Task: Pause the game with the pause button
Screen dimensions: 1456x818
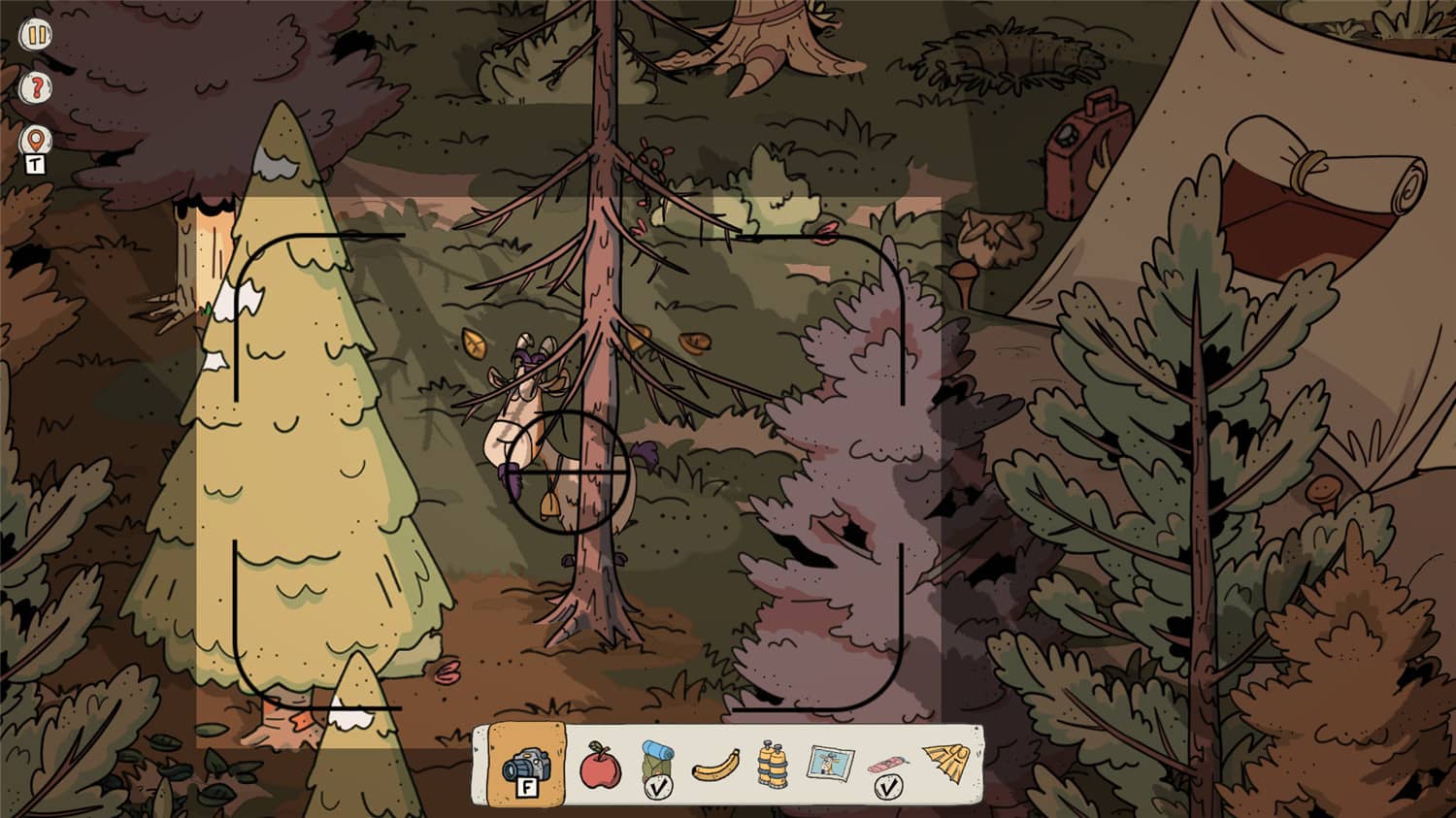Action: tap(36, 36)
